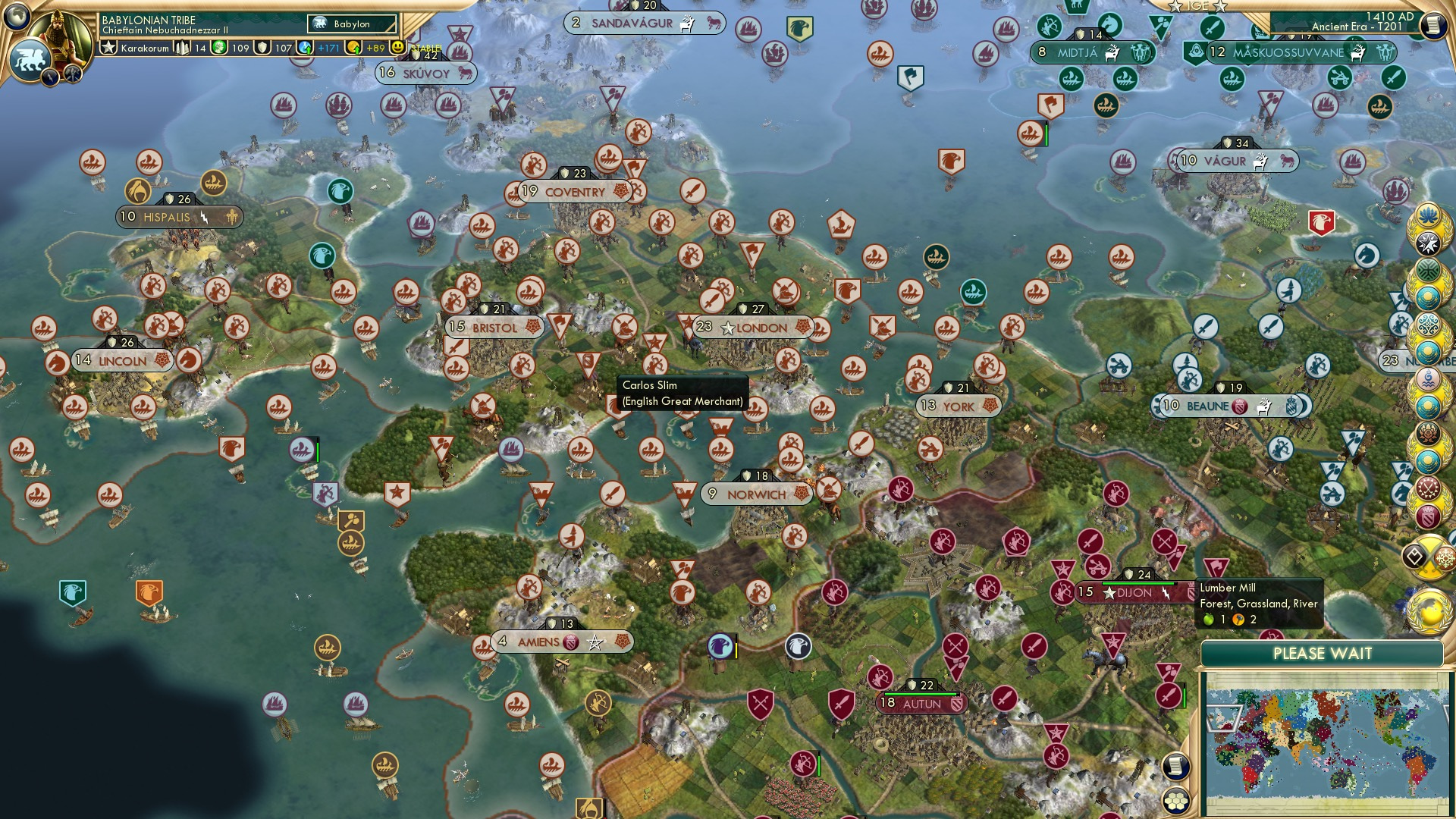1456x819 pixels.
Task: Click the Carlos Slim Great Merchant tooltip
Action: [681, 394]
